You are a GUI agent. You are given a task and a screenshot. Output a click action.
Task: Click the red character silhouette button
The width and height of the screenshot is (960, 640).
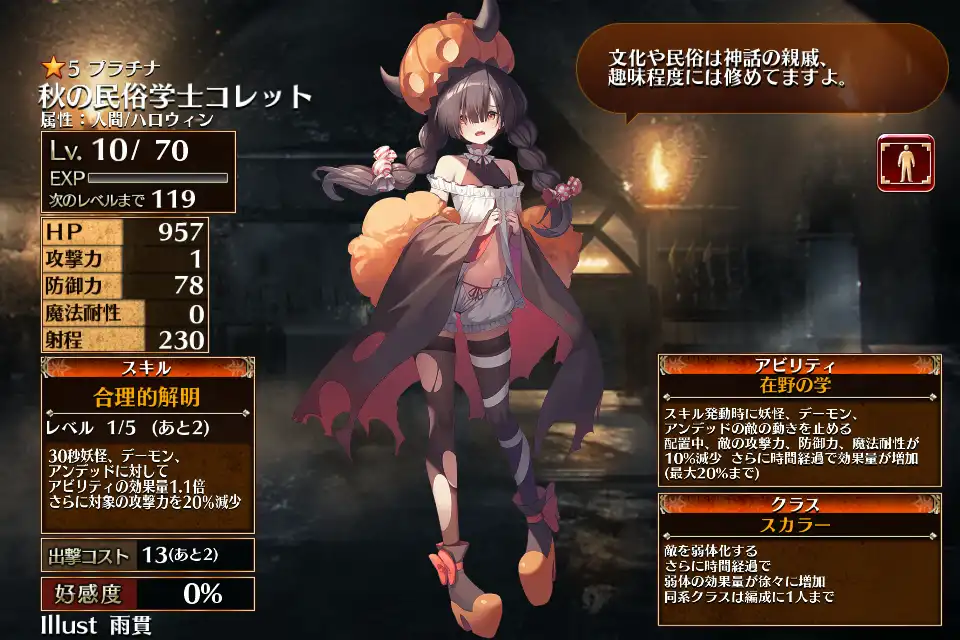coord(905,163)
